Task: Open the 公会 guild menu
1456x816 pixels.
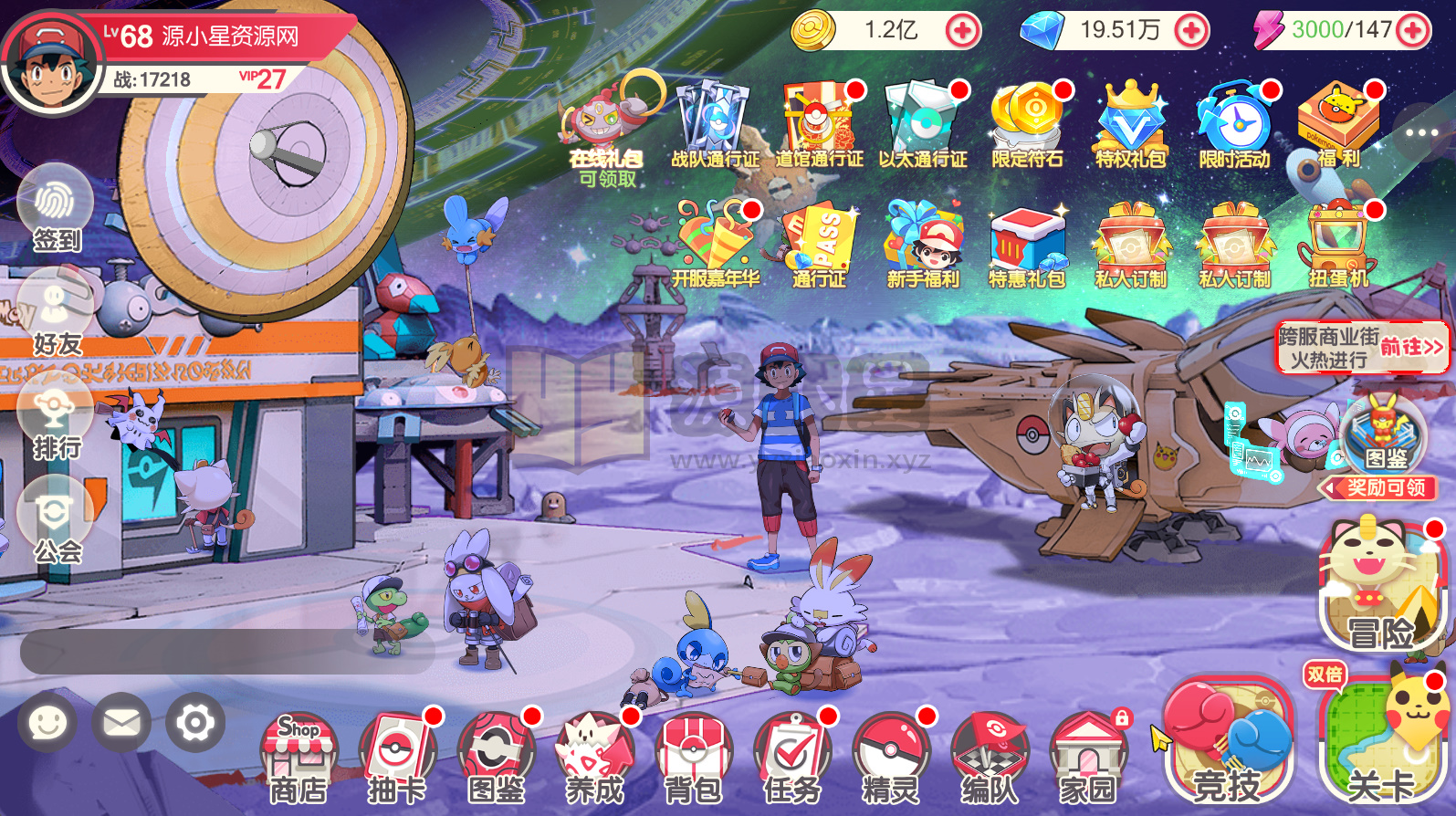Action: coord(56,521)
